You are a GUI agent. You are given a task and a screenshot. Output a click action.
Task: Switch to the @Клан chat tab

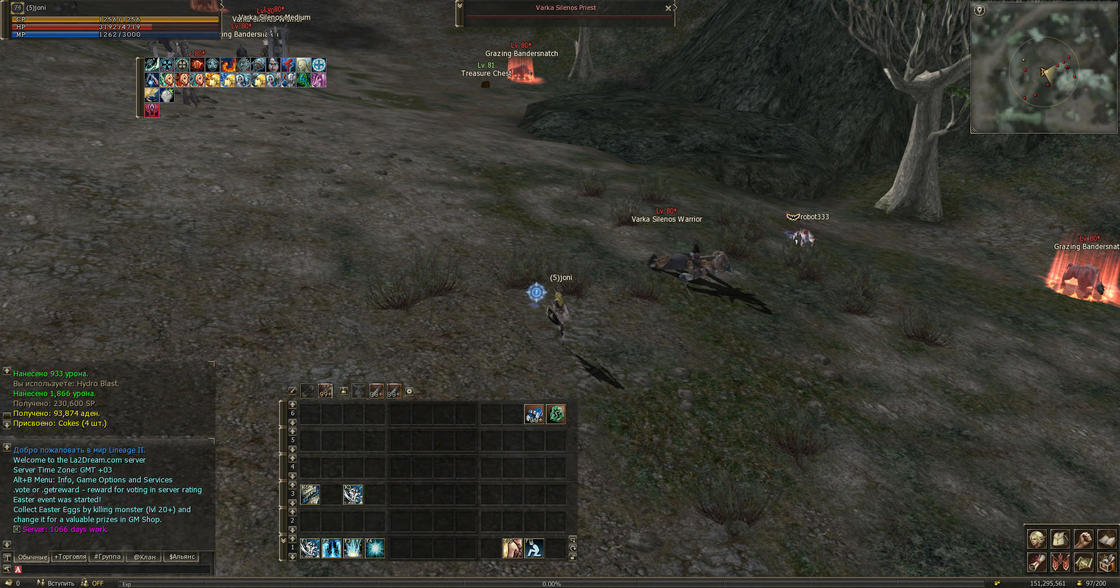pyautogui.click(x=144, y=557)
